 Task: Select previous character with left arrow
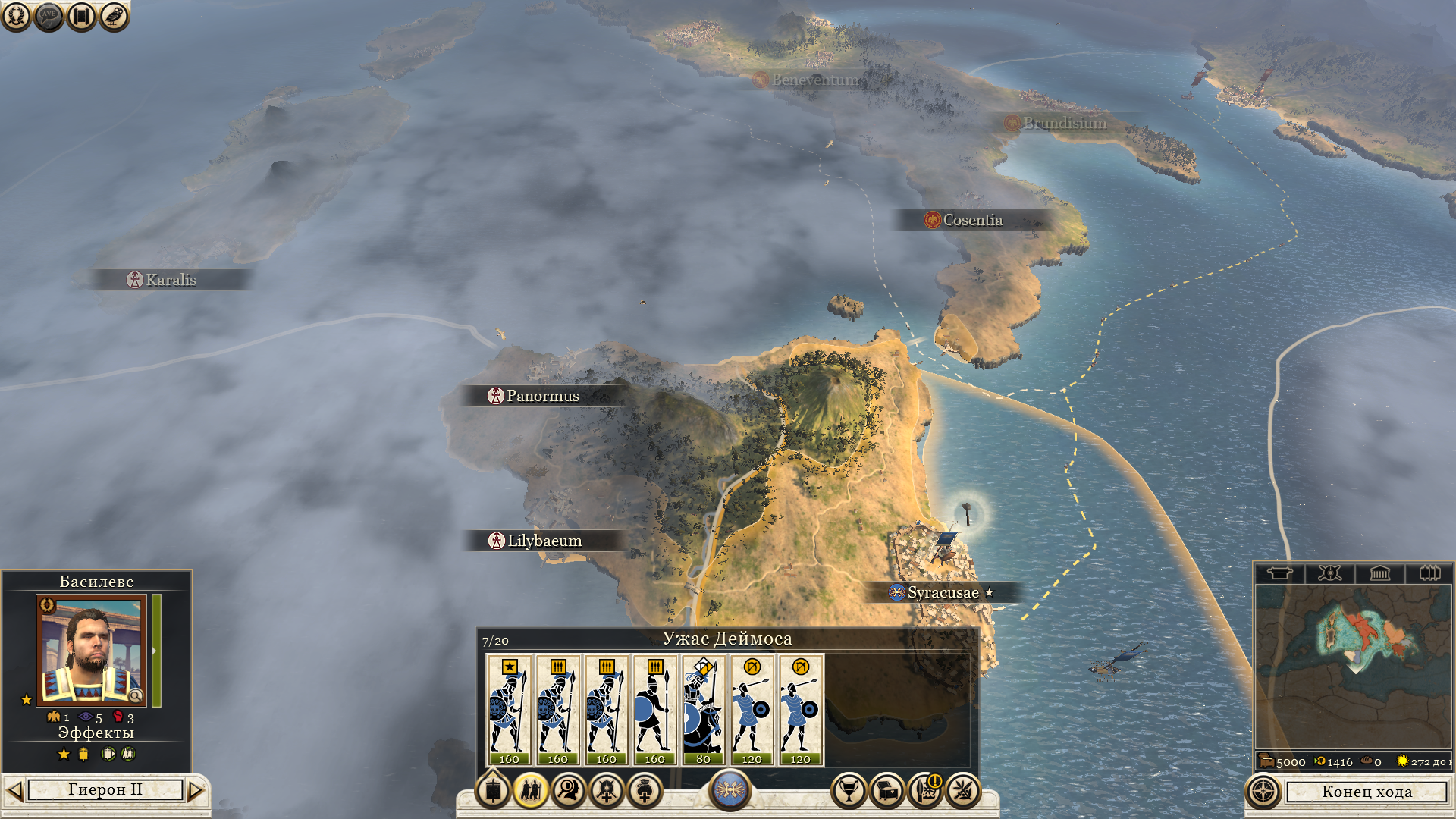14,791
